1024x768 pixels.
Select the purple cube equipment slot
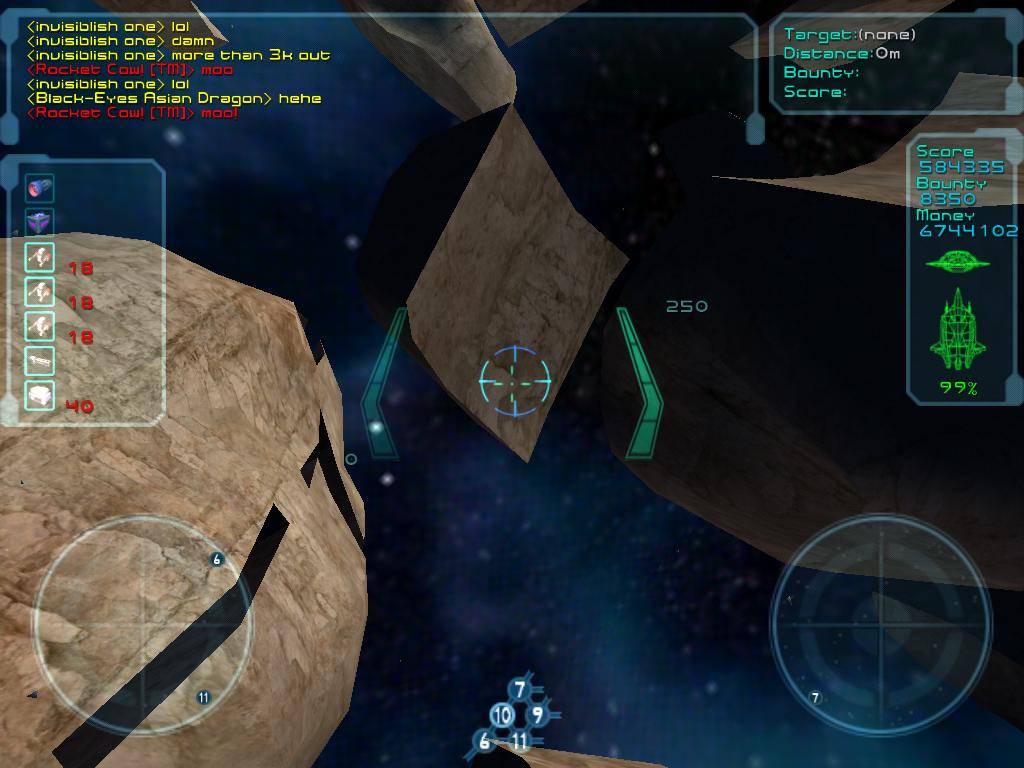(x=40, y=222)
